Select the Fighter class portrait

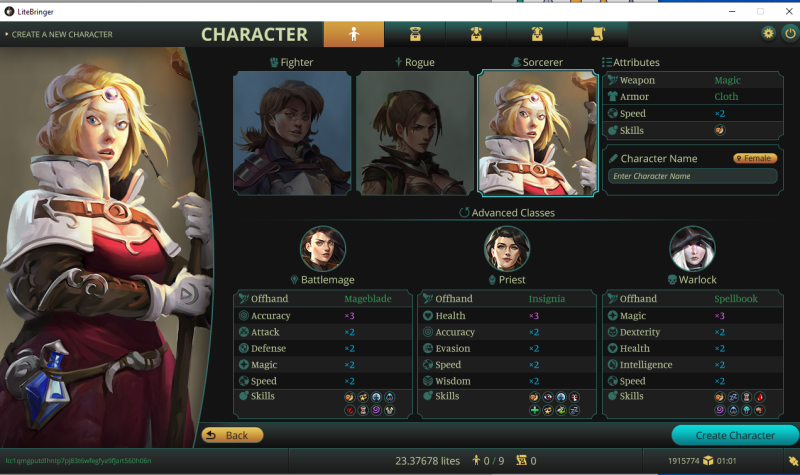pyautogui.click(x=292, y=133)
